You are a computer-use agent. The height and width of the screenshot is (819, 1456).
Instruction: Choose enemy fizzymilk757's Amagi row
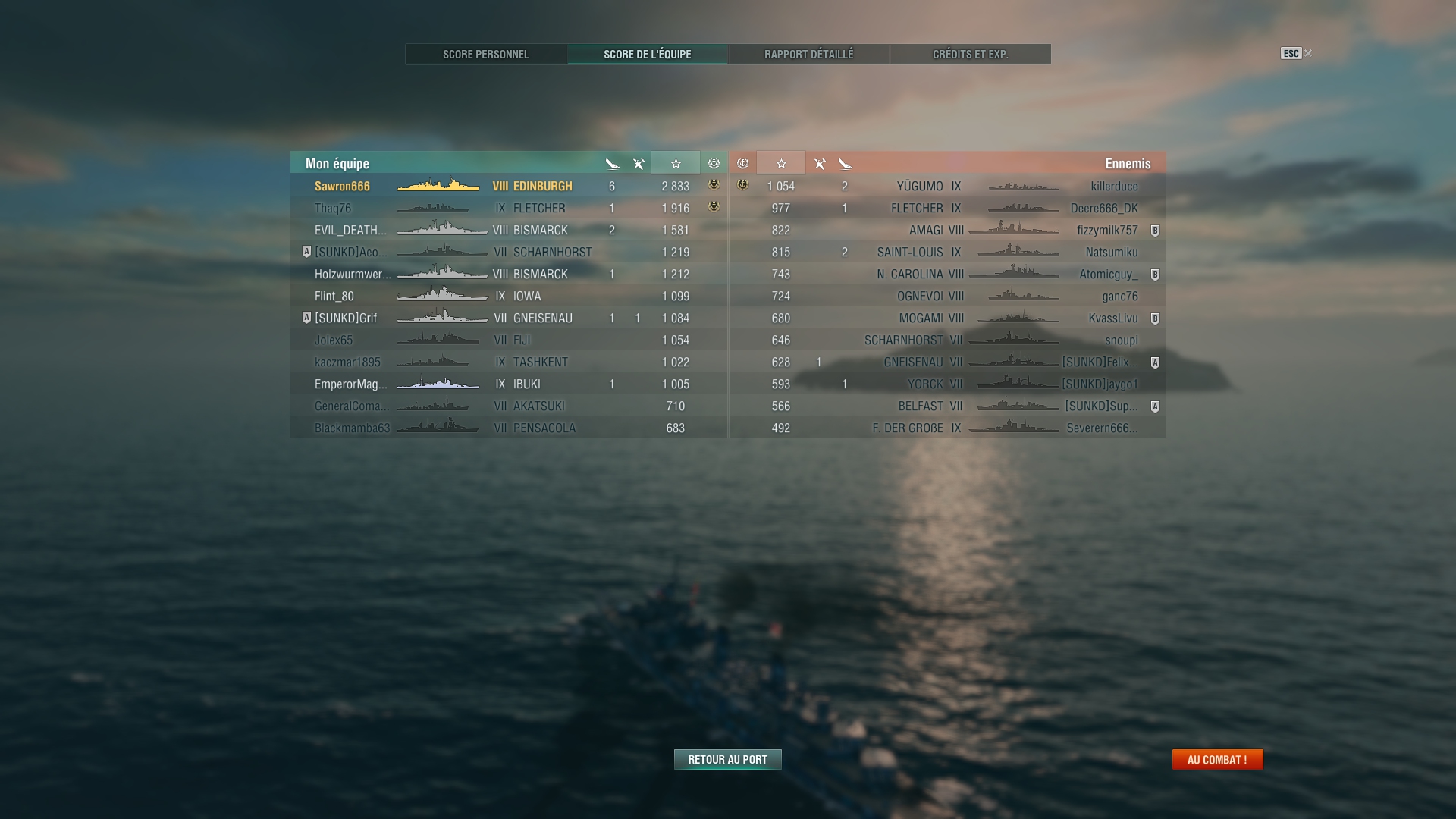click(948, 231)
